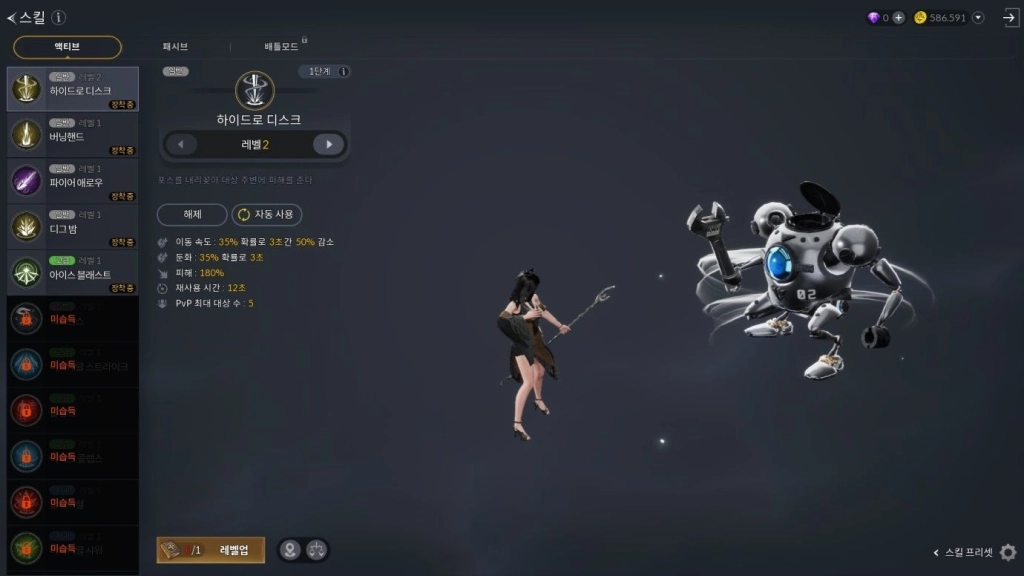The height and width of the screenshot is (576, 1024).
Task: Exit the screen via top-right arrow icon
Action: 1009,18
